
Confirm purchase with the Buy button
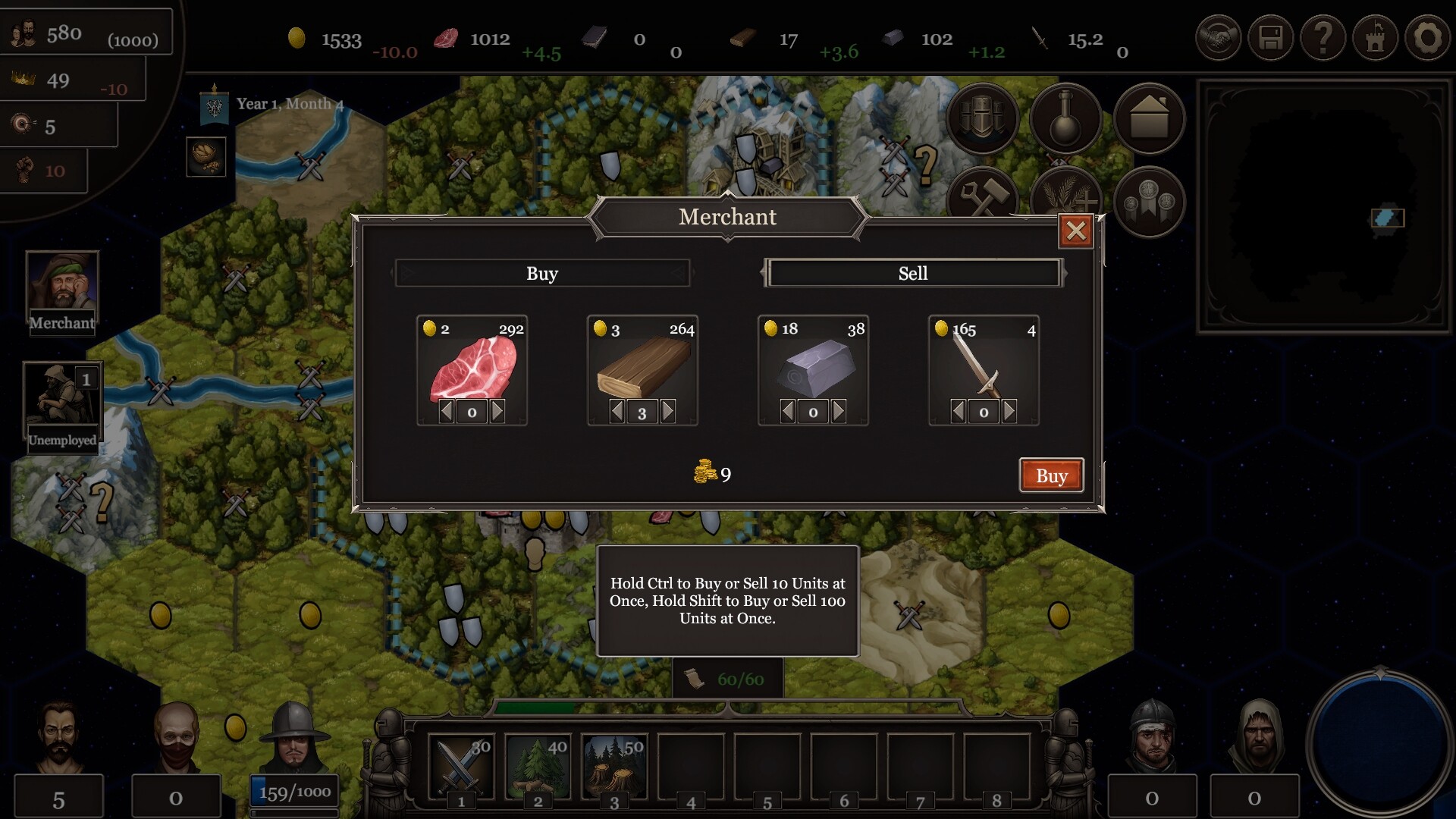(1052, 475)
